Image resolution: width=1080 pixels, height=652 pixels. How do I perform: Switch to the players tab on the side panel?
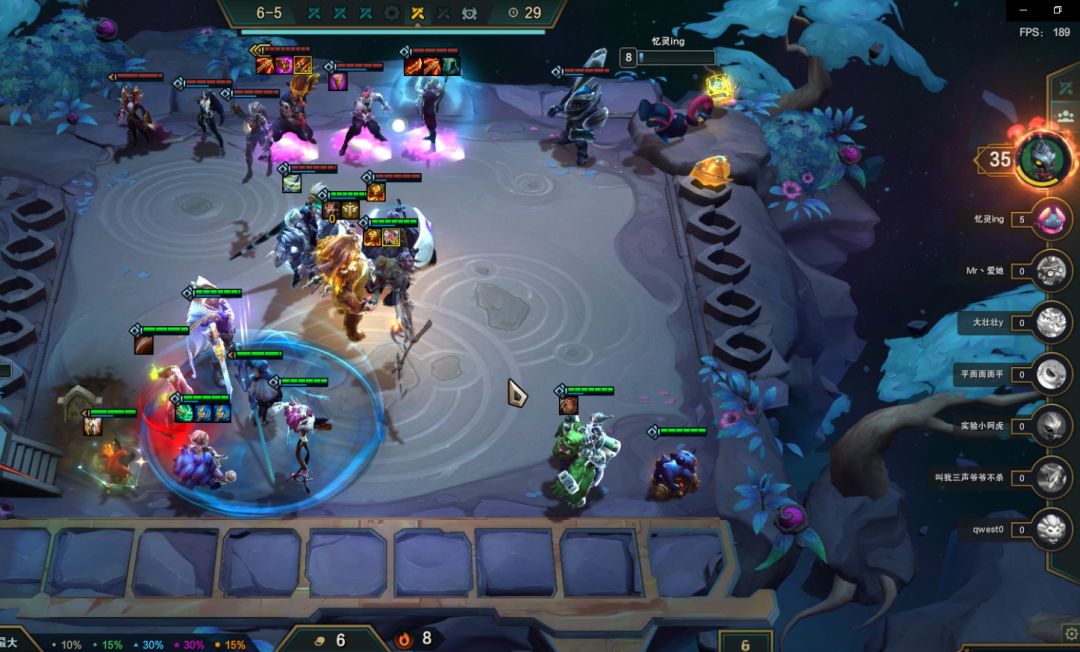(1066, 115)
